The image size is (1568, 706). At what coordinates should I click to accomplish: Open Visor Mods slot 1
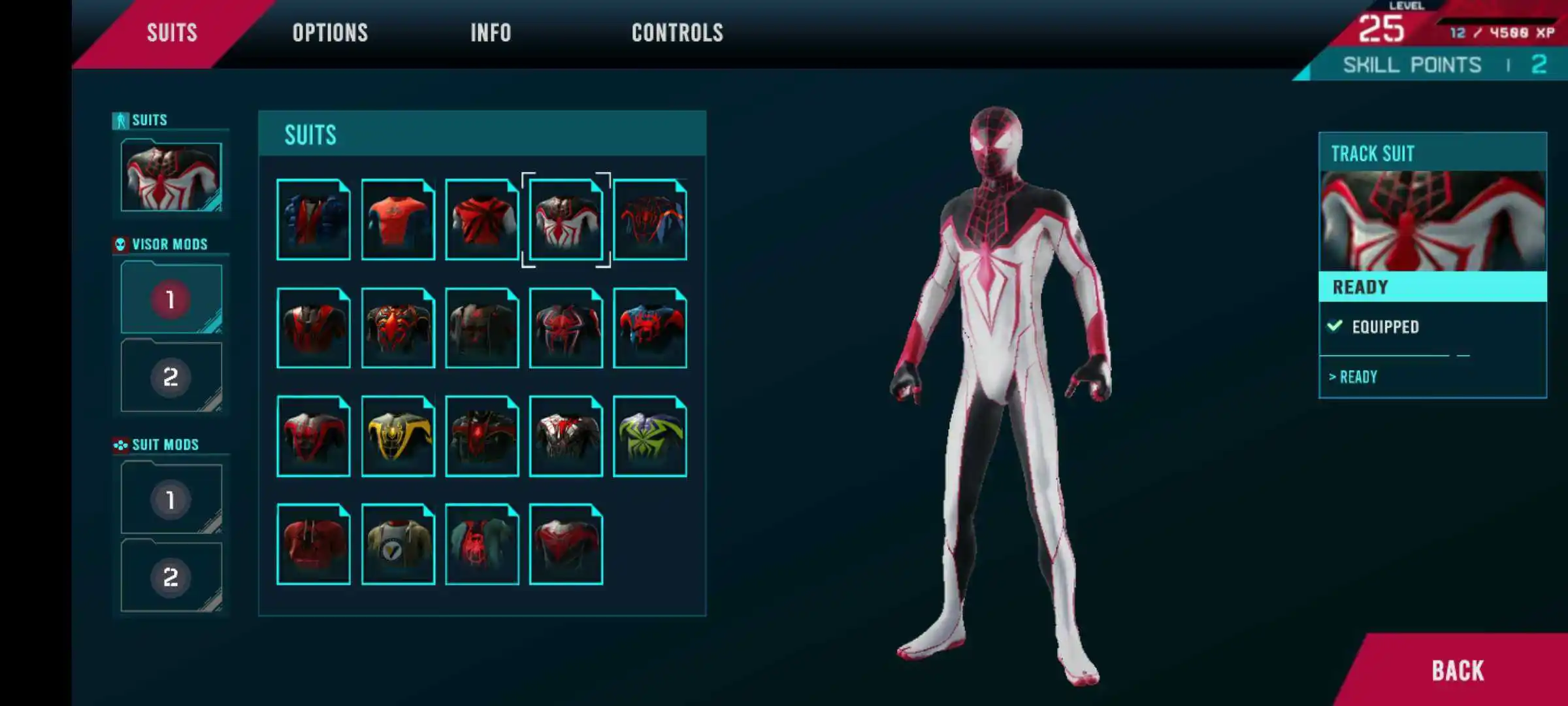(171, 299)
